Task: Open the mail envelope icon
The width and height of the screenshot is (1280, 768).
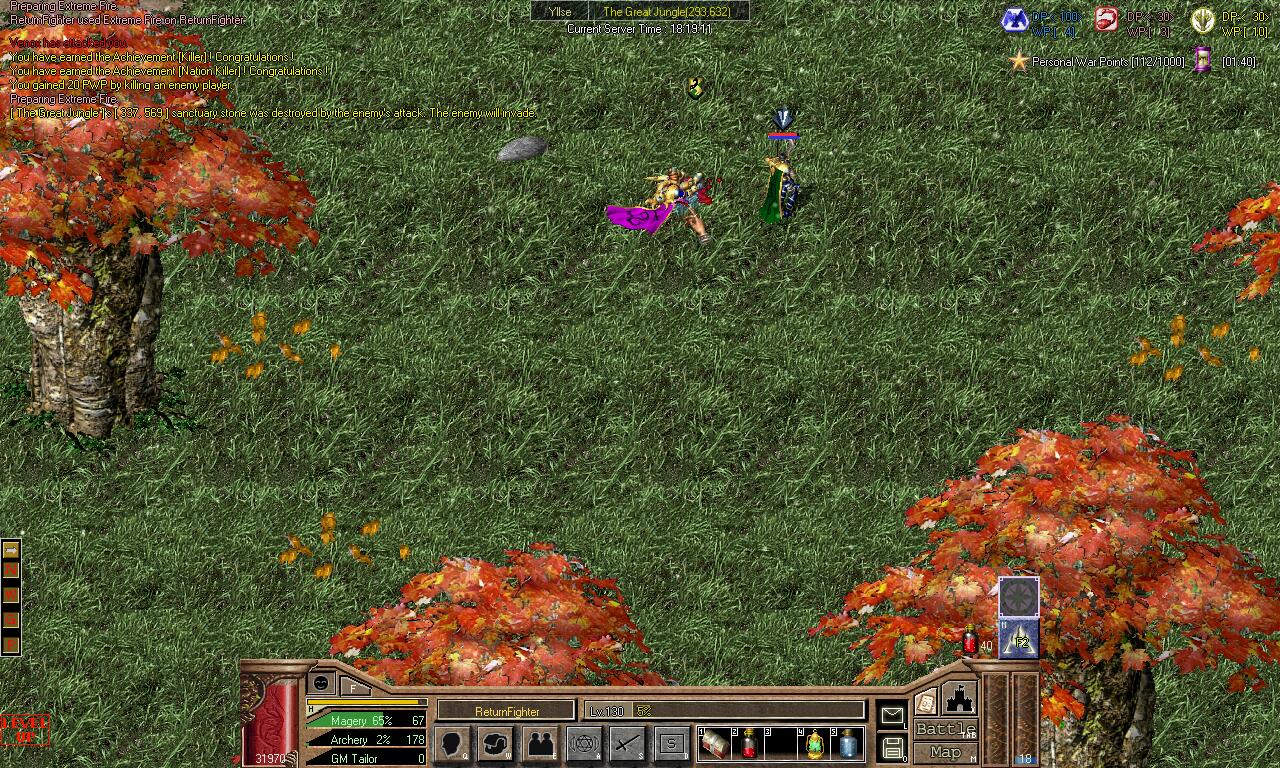Action: pos(891,715)
